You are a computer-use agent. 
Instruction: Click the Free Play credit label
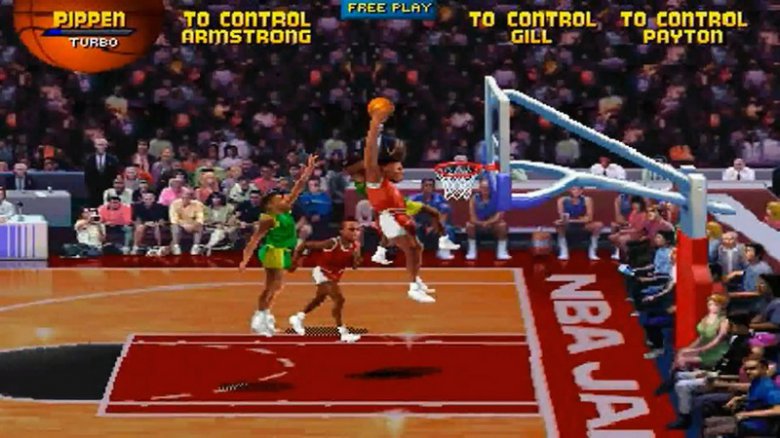389,9
